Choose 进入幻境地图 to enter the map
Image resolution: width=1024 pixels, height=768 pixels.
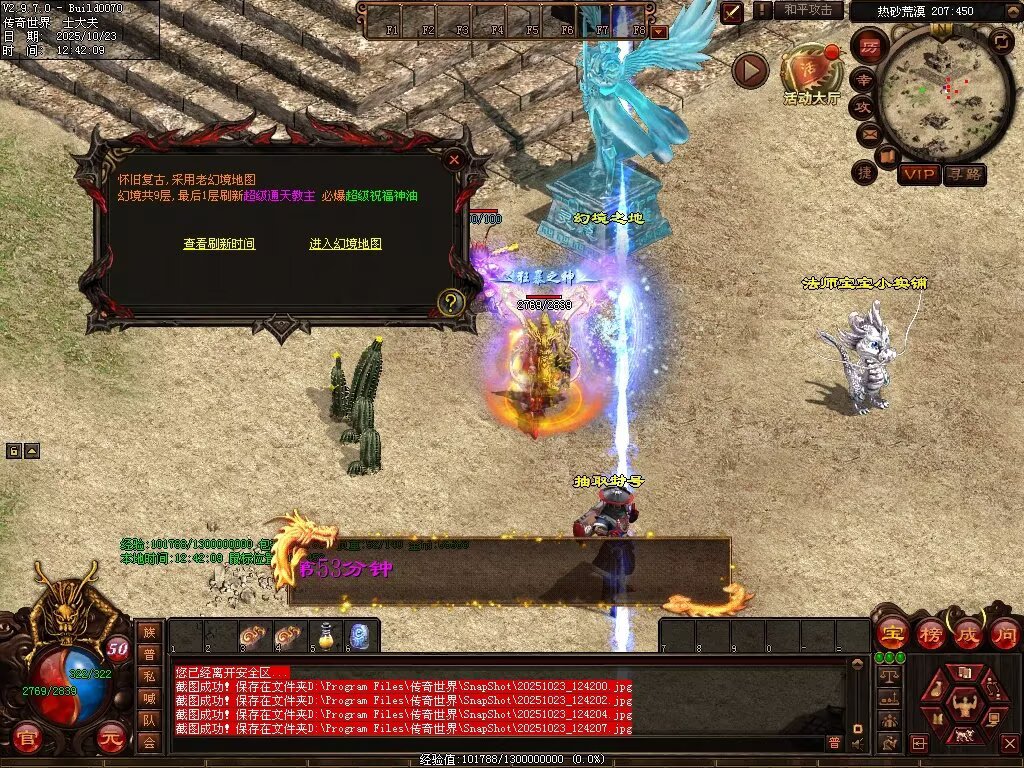click(x=345, y=244)
